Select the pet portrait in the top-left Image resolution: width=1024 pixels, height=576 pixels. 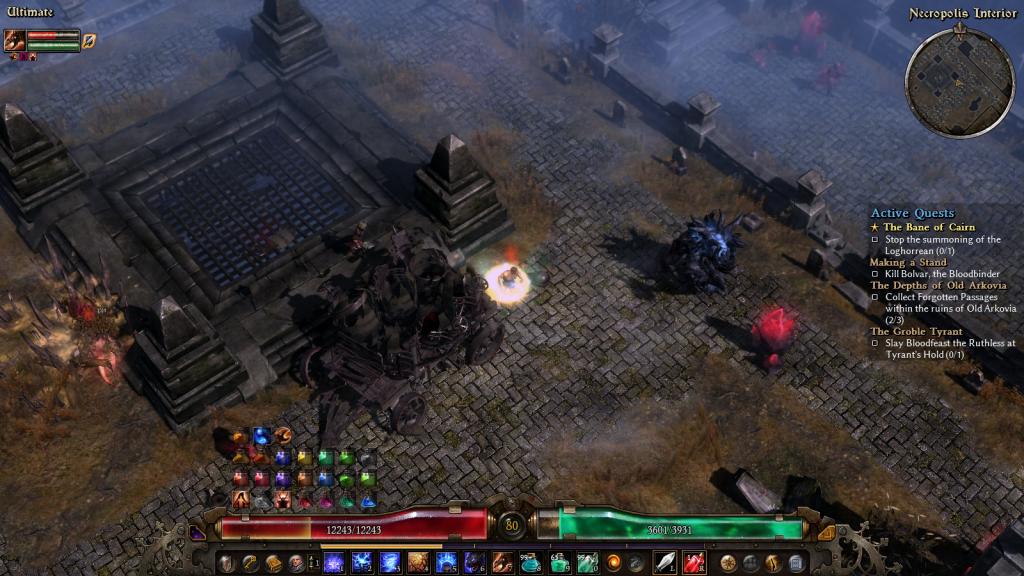(x=15, y=41)
